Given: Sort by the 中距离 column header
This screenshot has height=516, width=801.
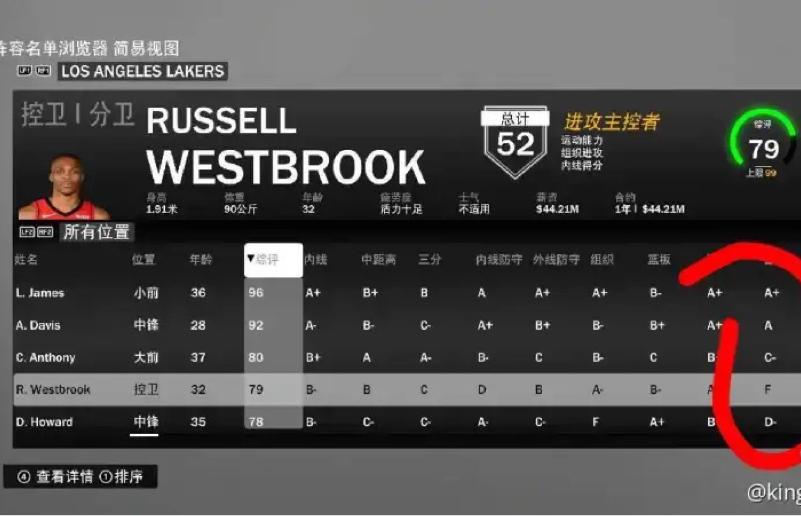Looking at the screenshot, I should [x=379, y=260].
